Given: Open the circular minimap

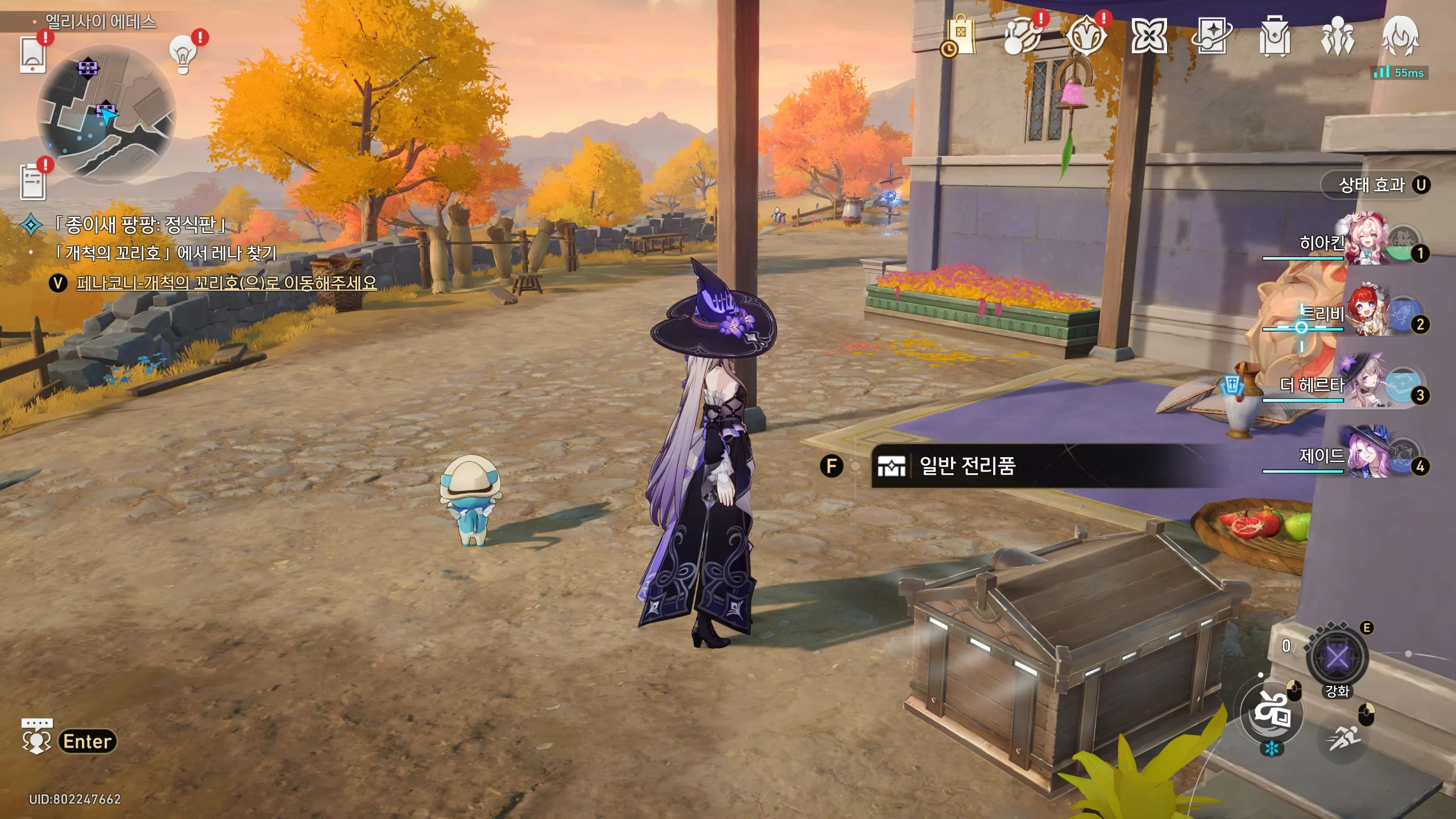Looking at the screenshot, I should [106, 114].
